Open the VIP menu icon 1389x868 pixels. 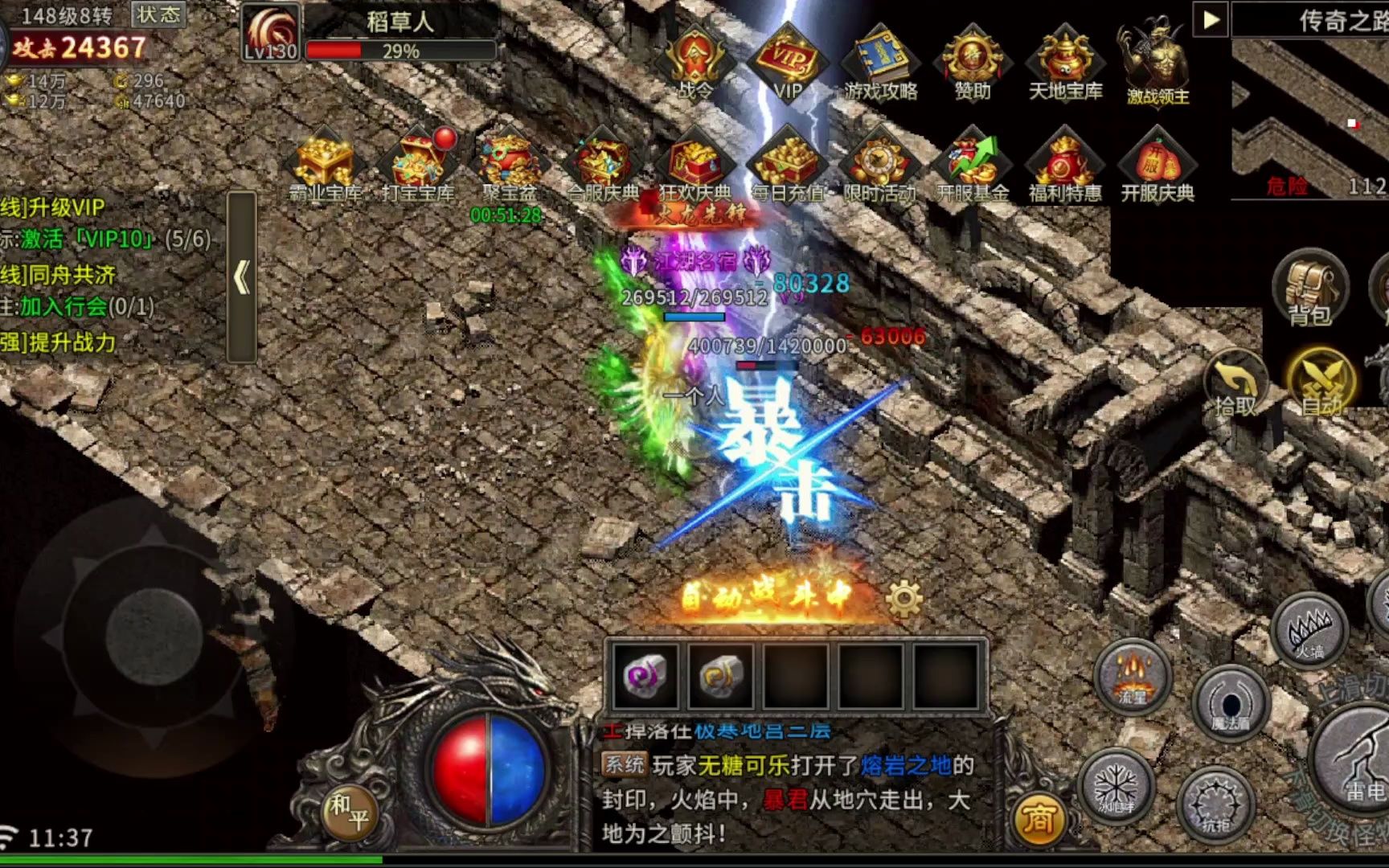tap(788, 60)
